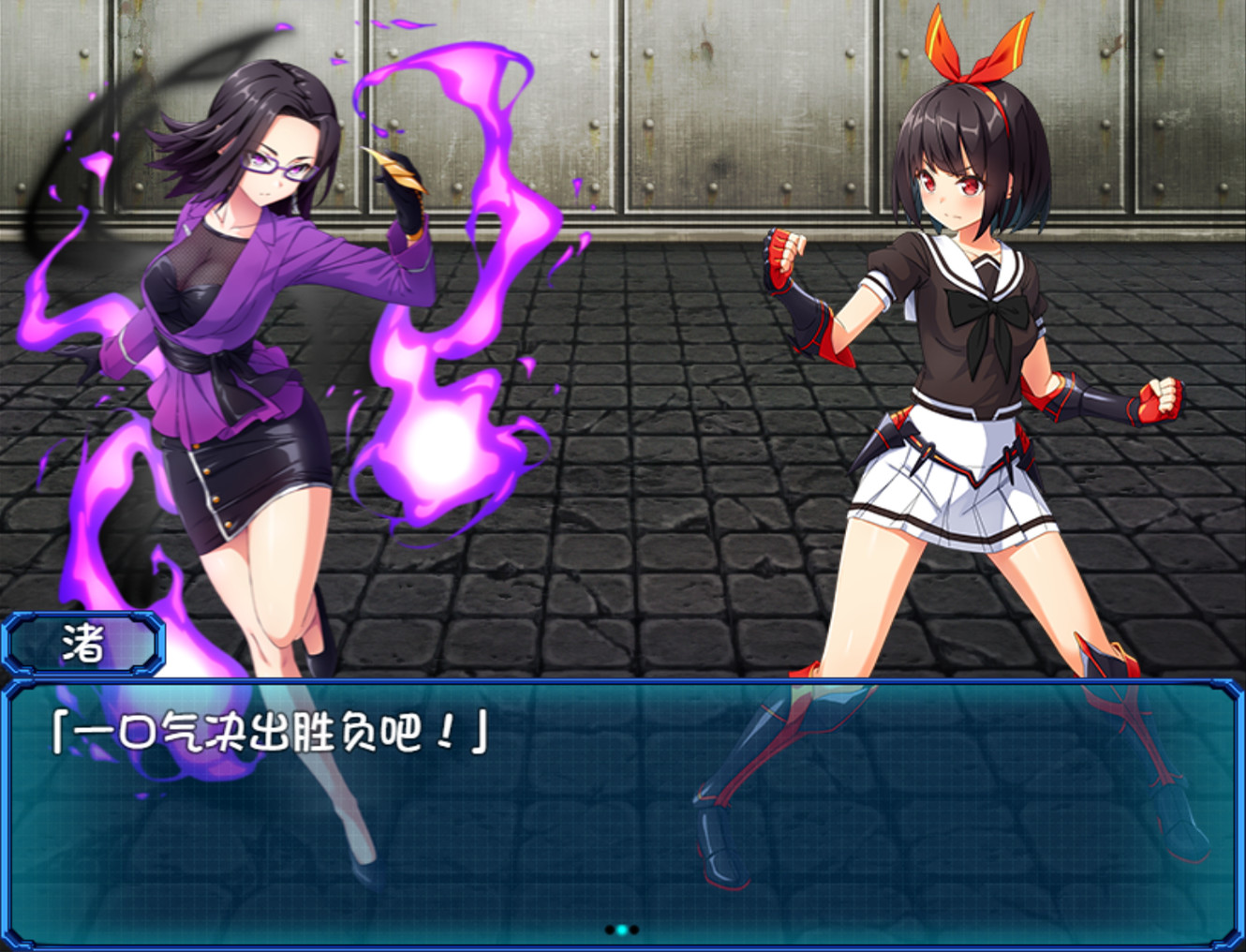The image size is (1246, 952).
Task: Select the left dark page indicator dot
Action: click(609, 930)
